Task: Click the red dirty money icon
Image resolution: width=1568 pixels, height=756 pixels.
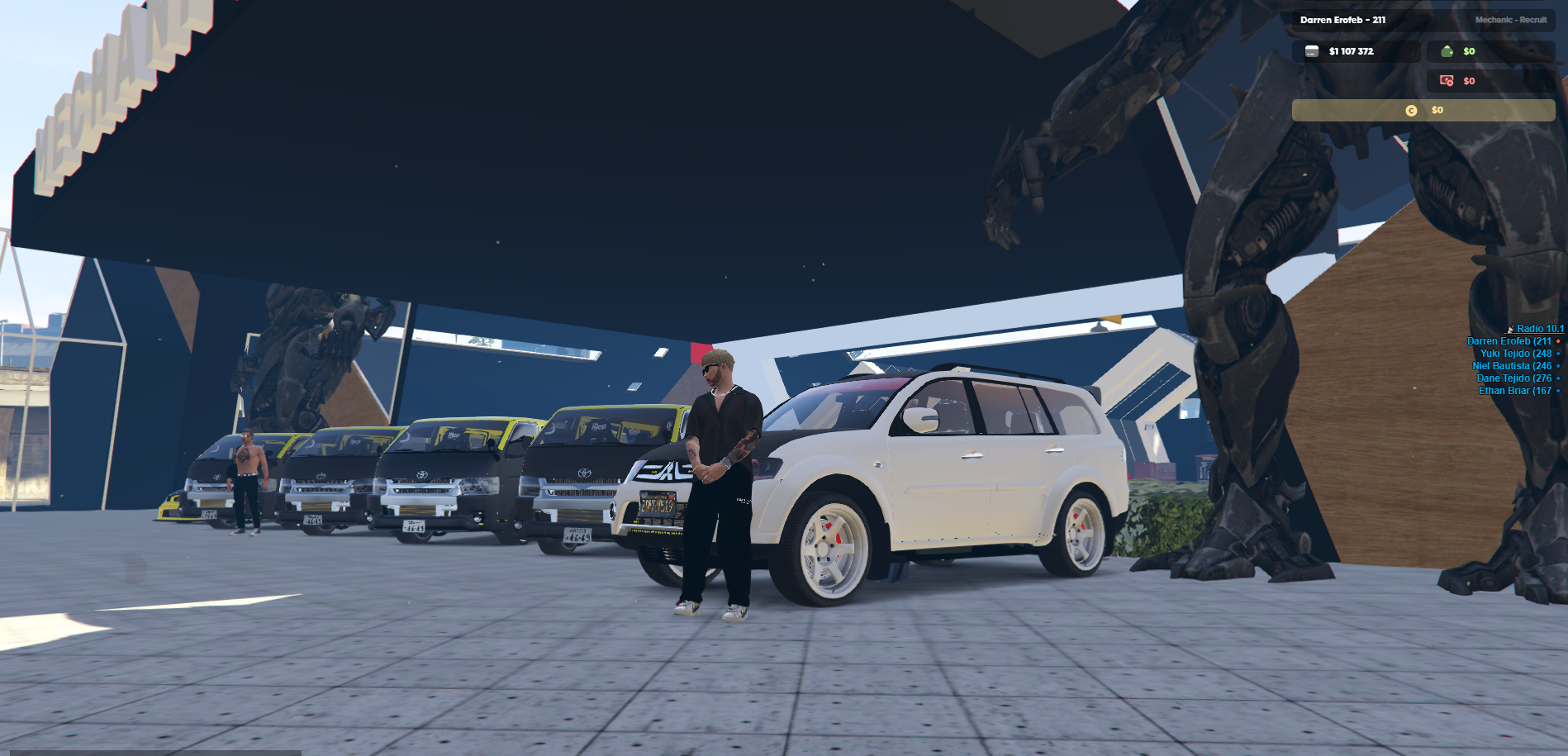Action: coord(1447,81)
